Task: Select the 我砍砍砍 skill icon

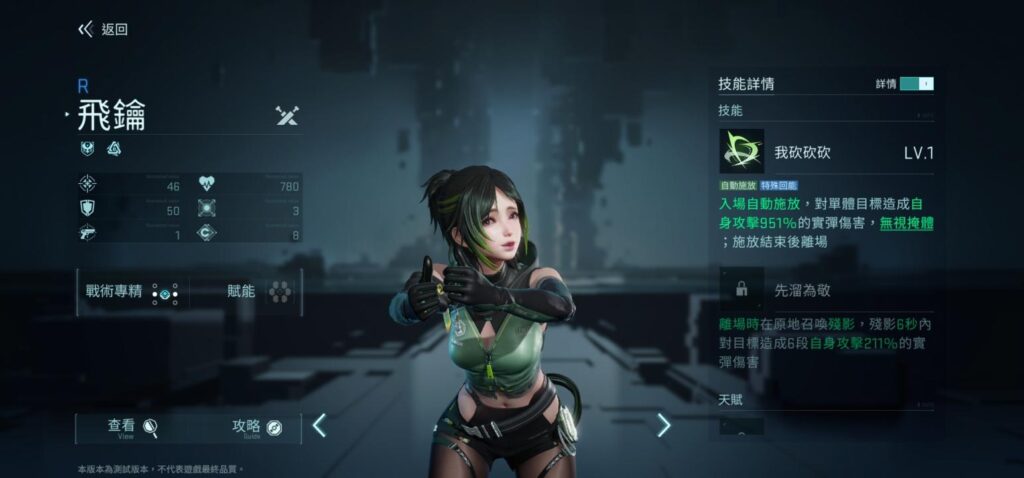Action: 741,152
